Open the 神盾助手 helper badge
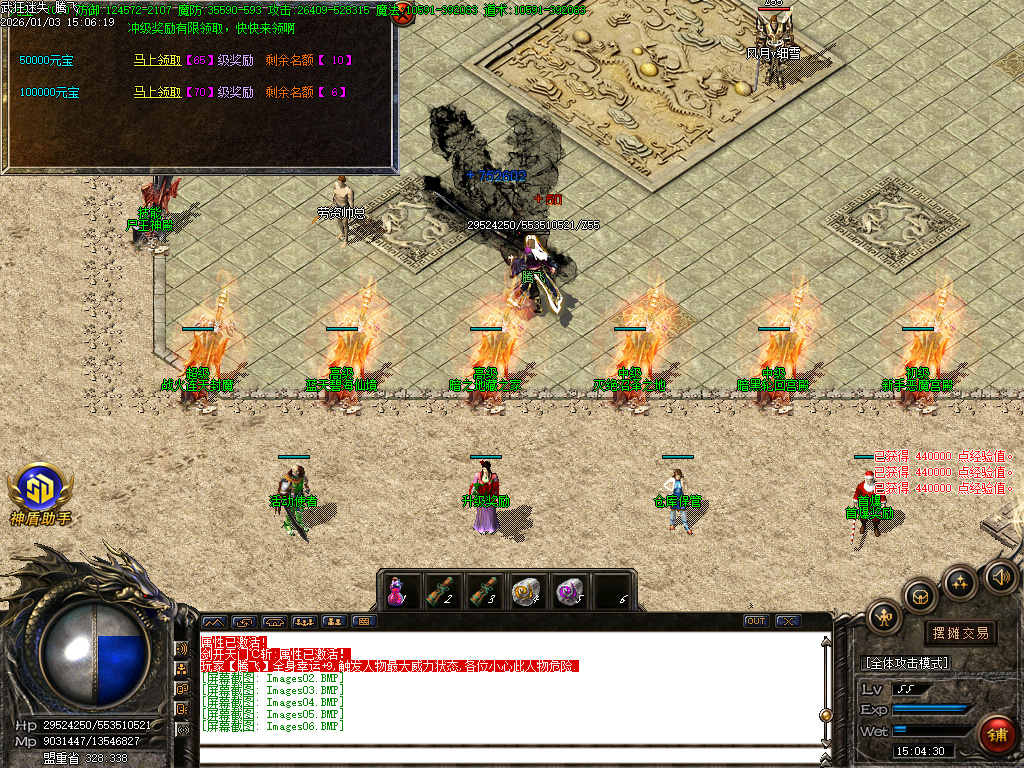 coord(40,494)
